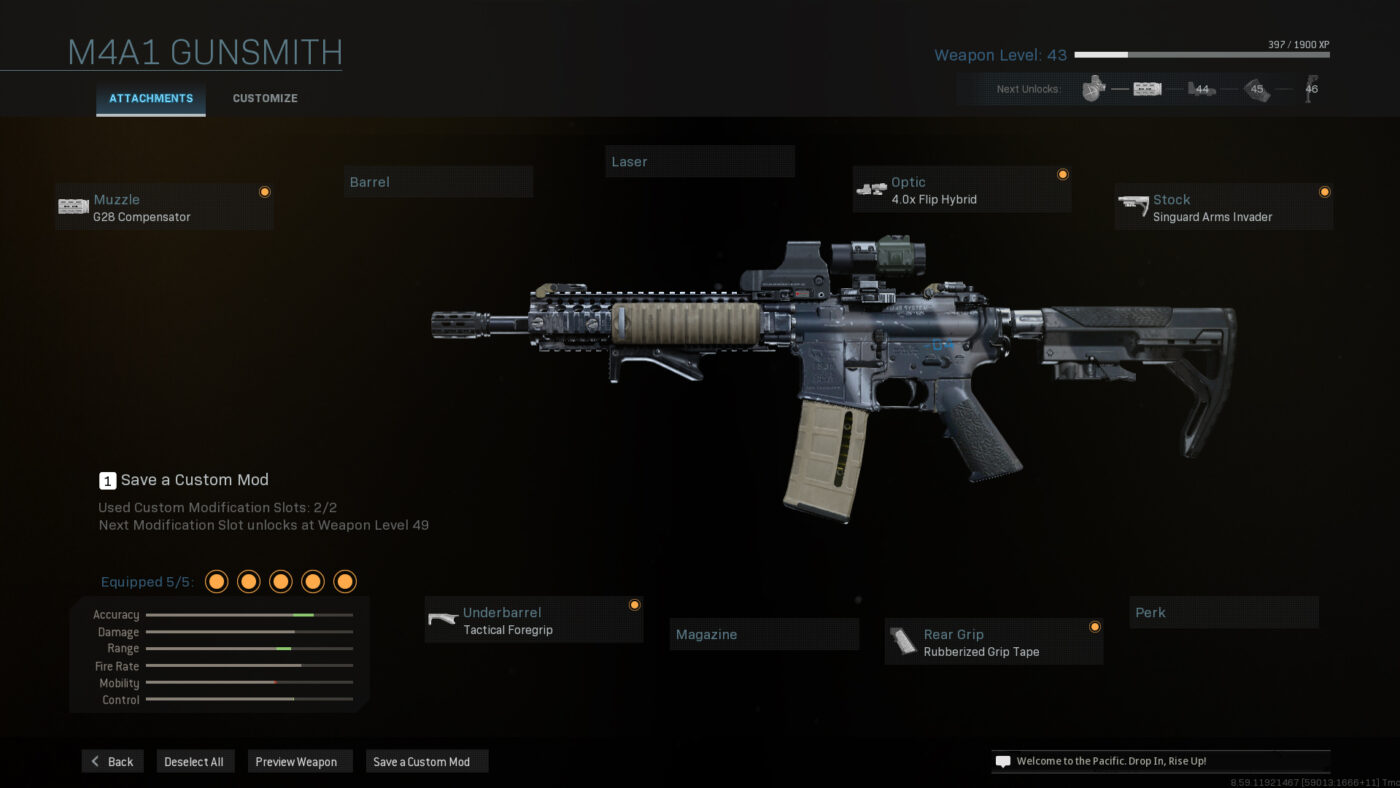Switch to the Customize tab

pyautogui.click(x=264, y=98)
